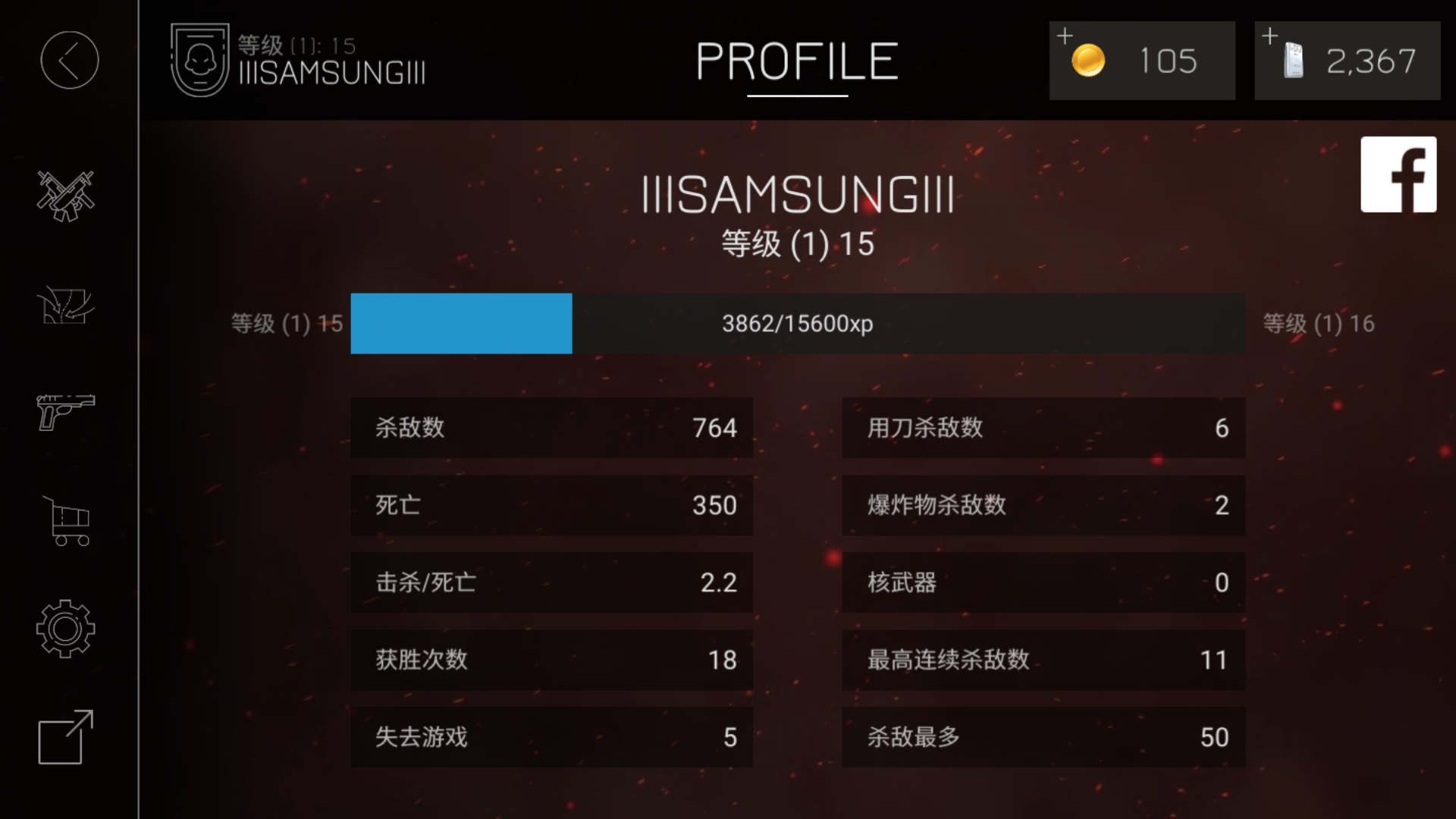Click the 杀敌数 kills stat box
Screen dimensions: 1456x819
tap(551, 428)
